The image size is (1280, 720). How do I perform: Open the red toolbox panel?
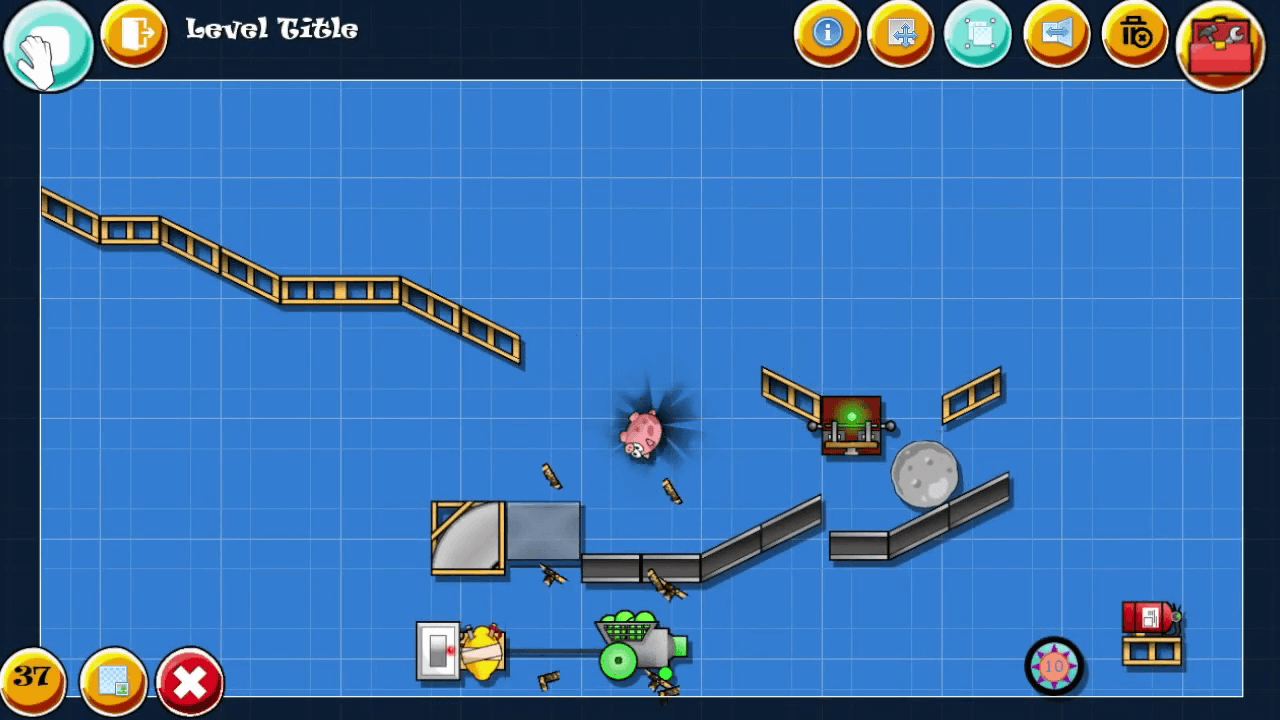tap(1218, 43)
